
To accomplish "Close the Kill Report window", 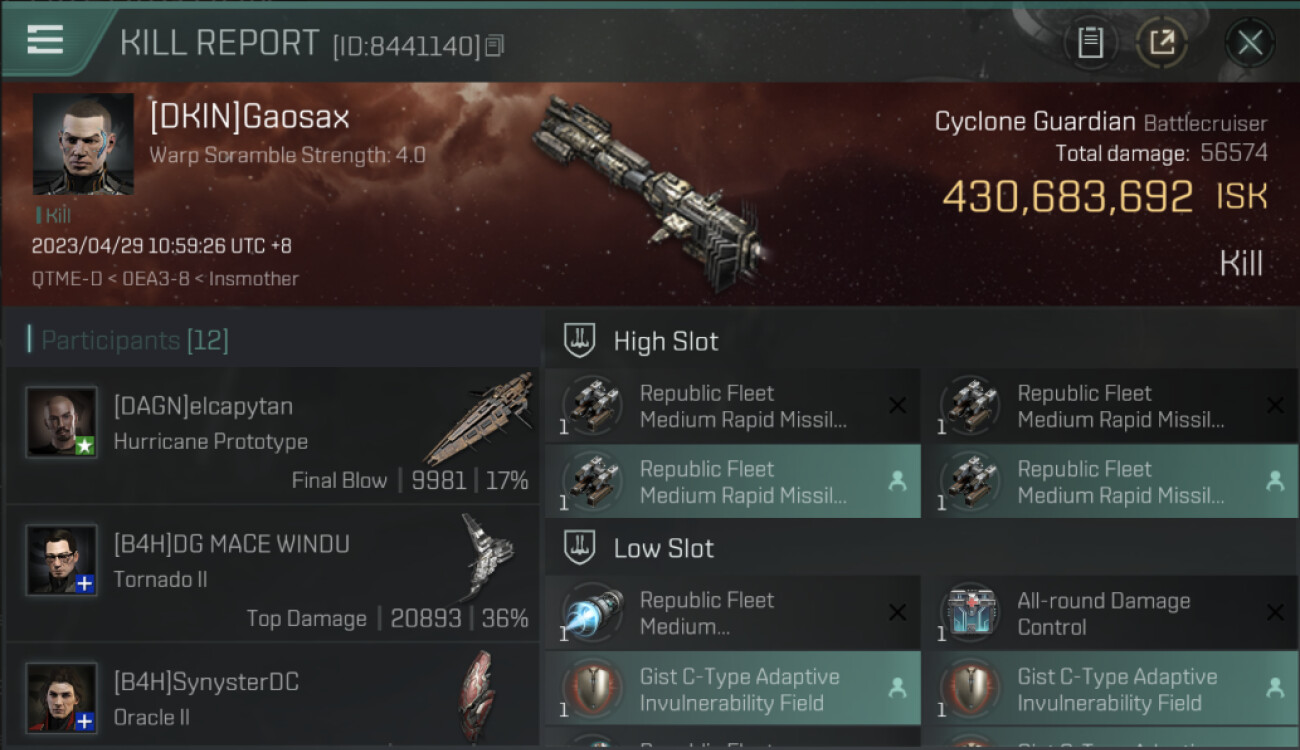I will point(1249,42).
